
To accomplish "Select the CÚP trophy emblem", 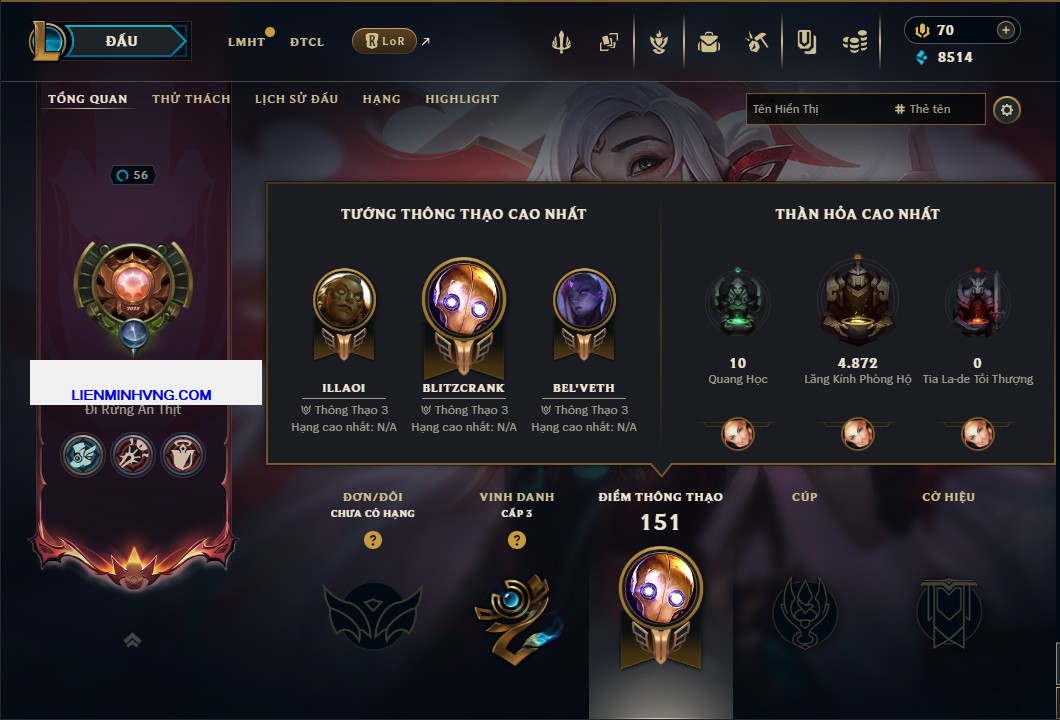I will tap(804, 612).
